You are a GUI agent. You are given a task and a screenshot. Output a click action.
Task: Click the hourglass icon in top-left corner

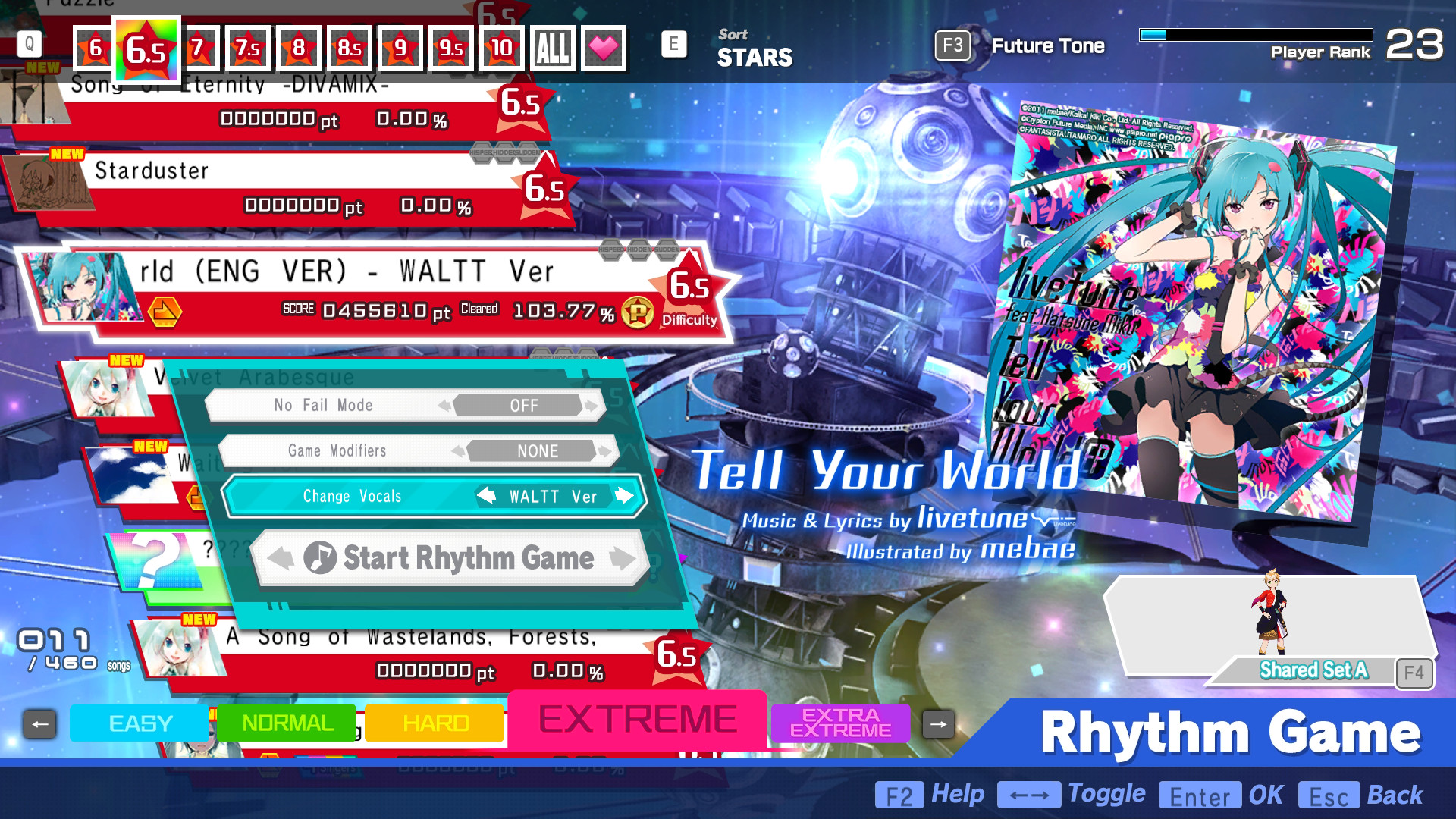tap(25, 99)
